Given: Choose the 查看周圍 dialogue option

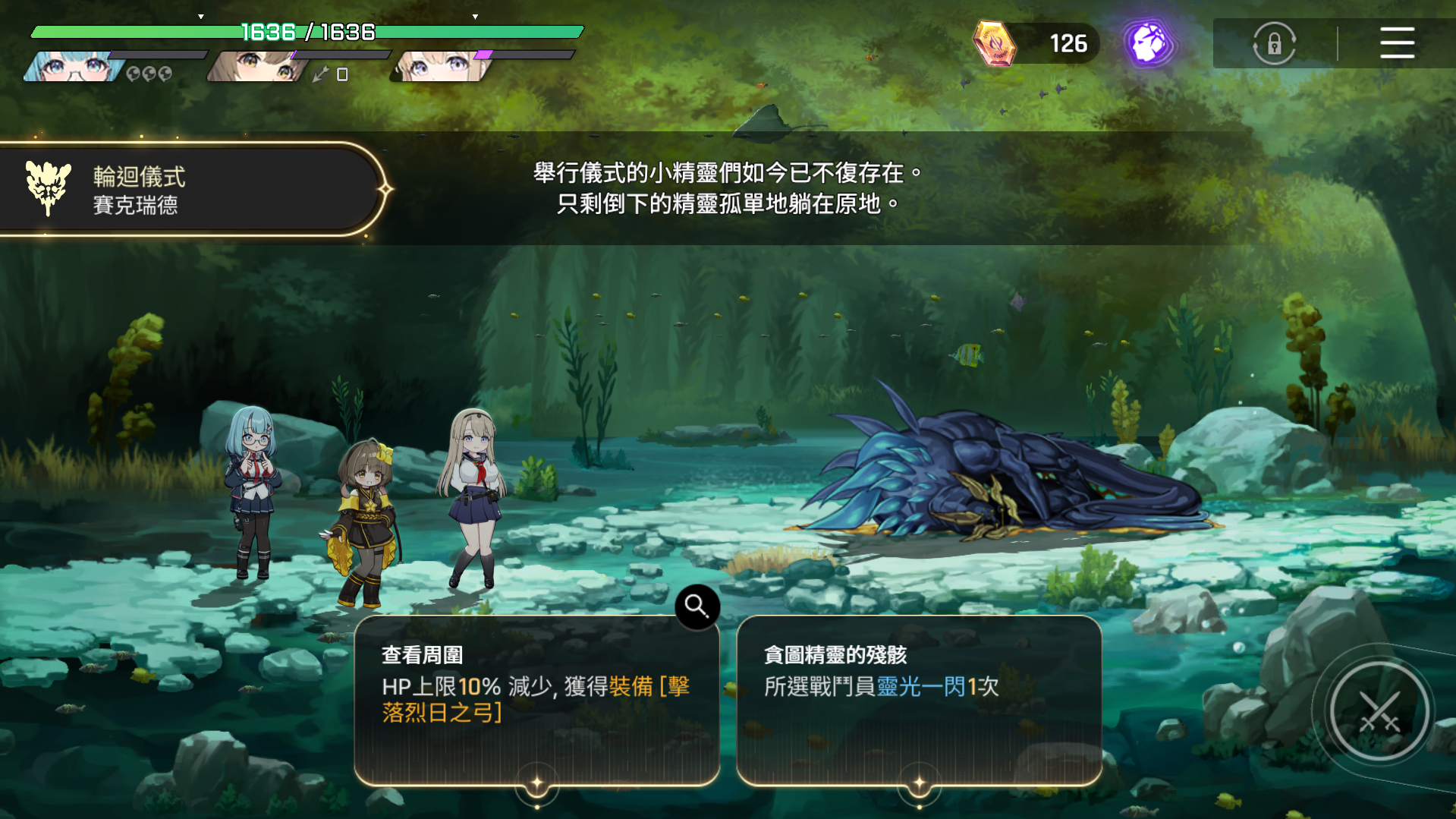Looking at the screenshot, I should 536,699.
